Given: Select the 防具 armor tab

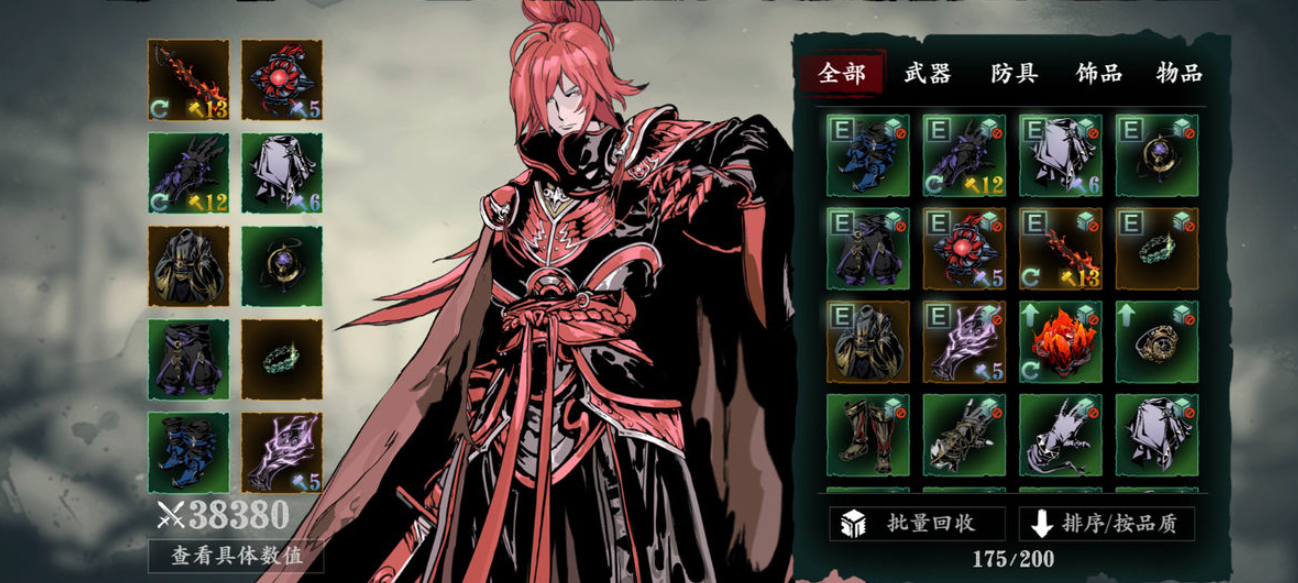Looking at the screenshot, I should point(1014,73).
